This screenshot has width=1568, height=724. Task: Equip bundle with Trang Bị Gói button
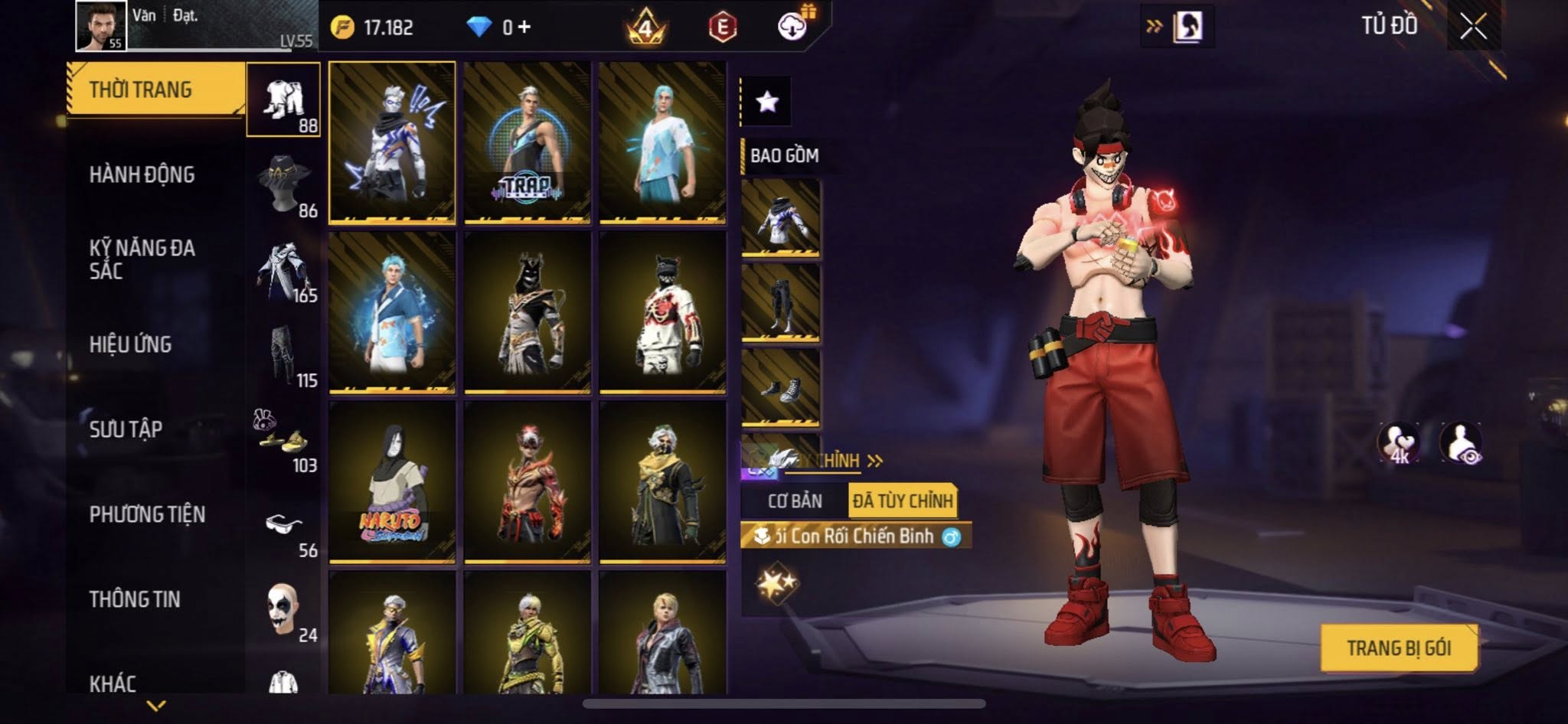point(1399,648)
